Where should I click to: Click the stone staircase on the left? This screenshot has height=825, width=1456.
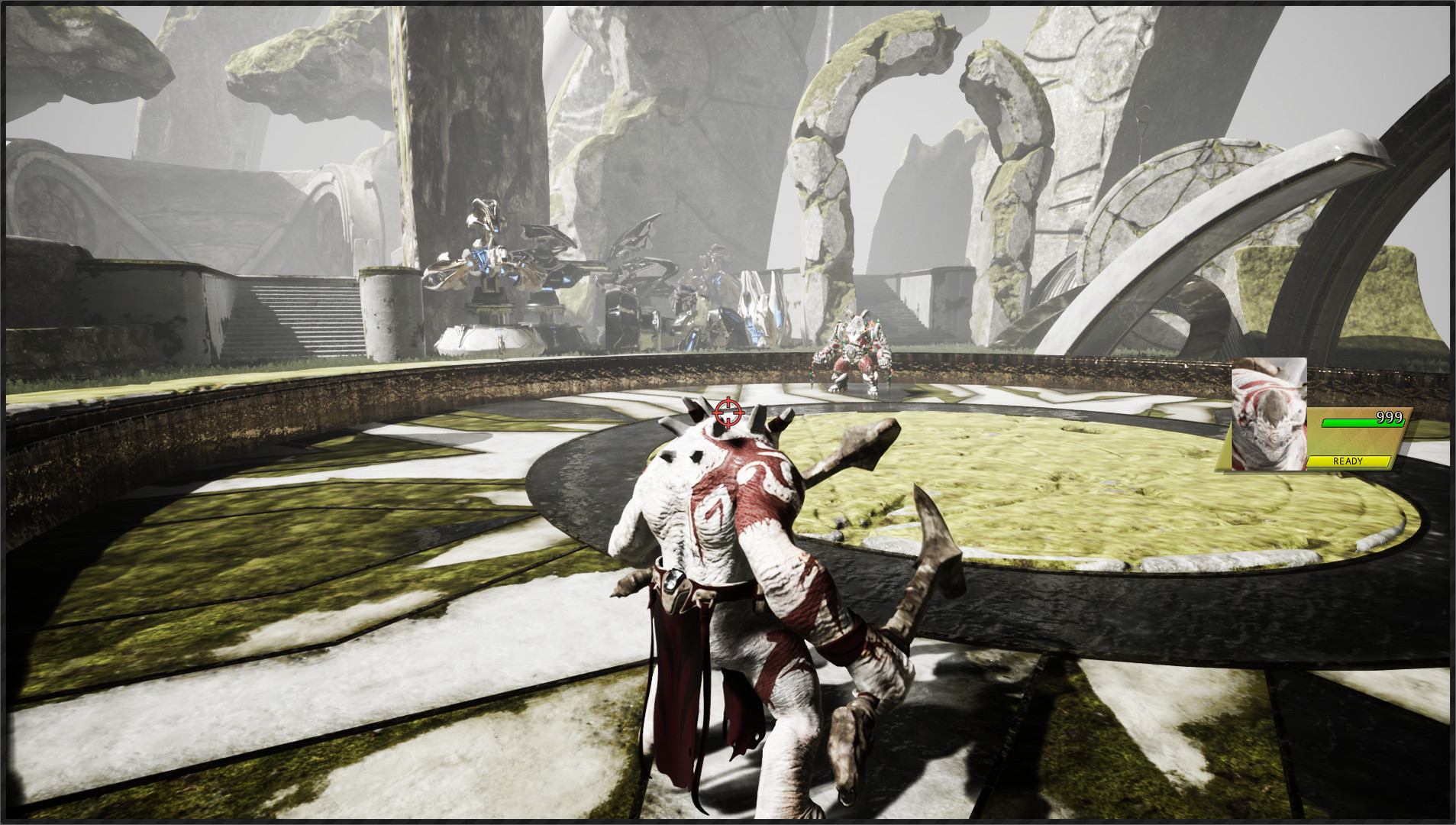pos(282,313)
